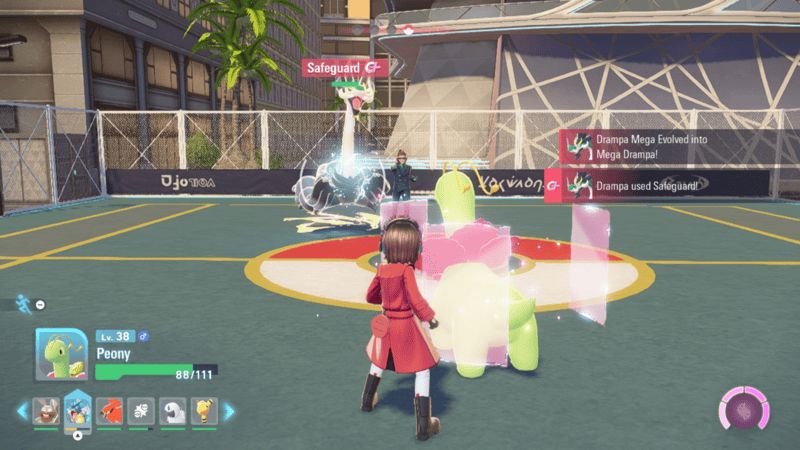Choose the Gyarados party slot
The image size is (800, 450).
pos(77,408)
